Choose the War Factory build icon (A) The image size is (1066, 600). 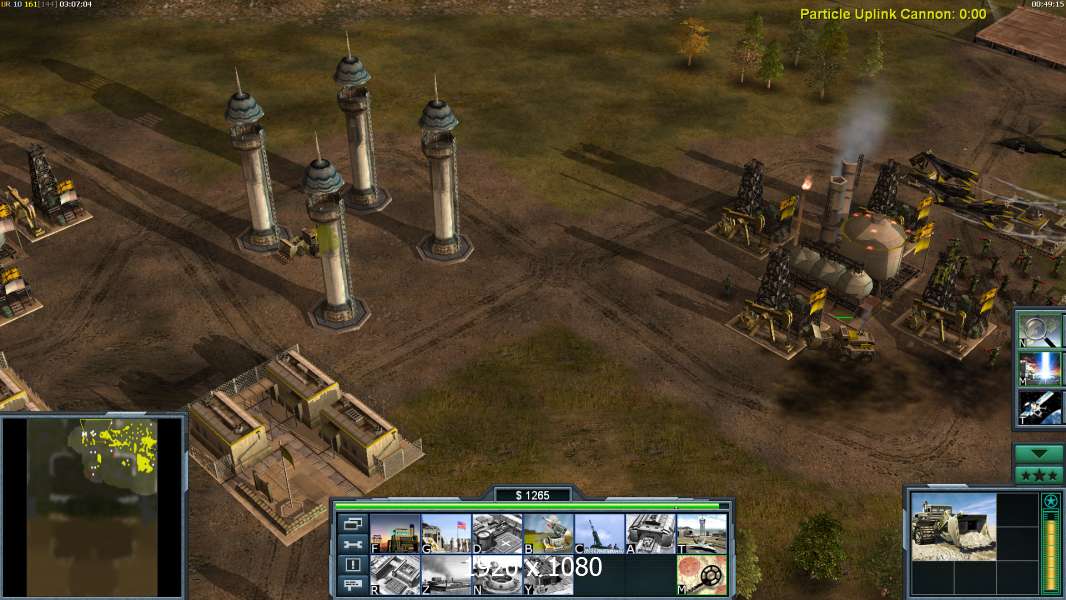coord(650,534)
